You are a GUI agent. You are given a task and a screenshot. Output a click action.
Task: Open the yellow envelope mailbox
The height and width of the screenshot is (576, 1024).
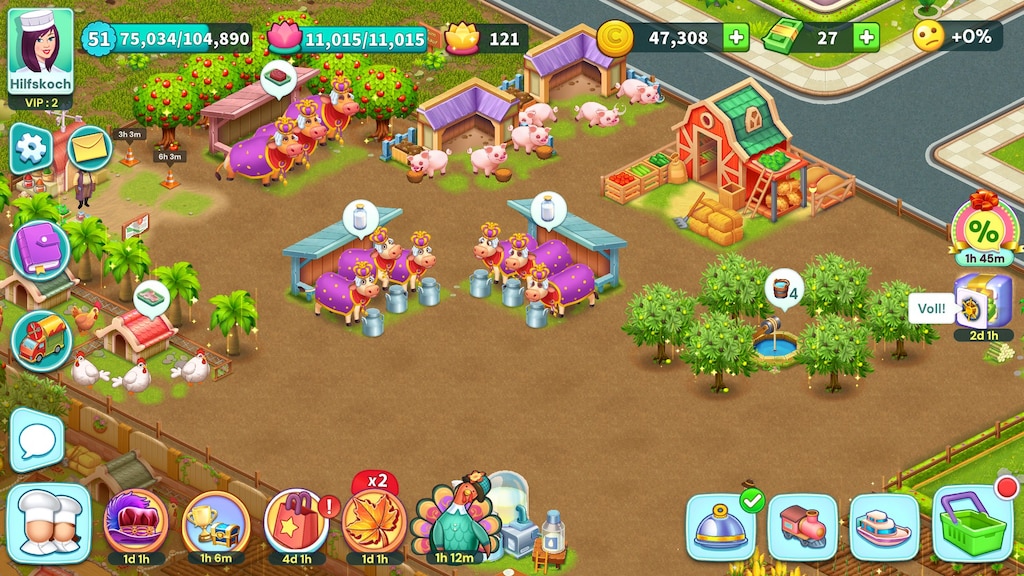(90, 149)
